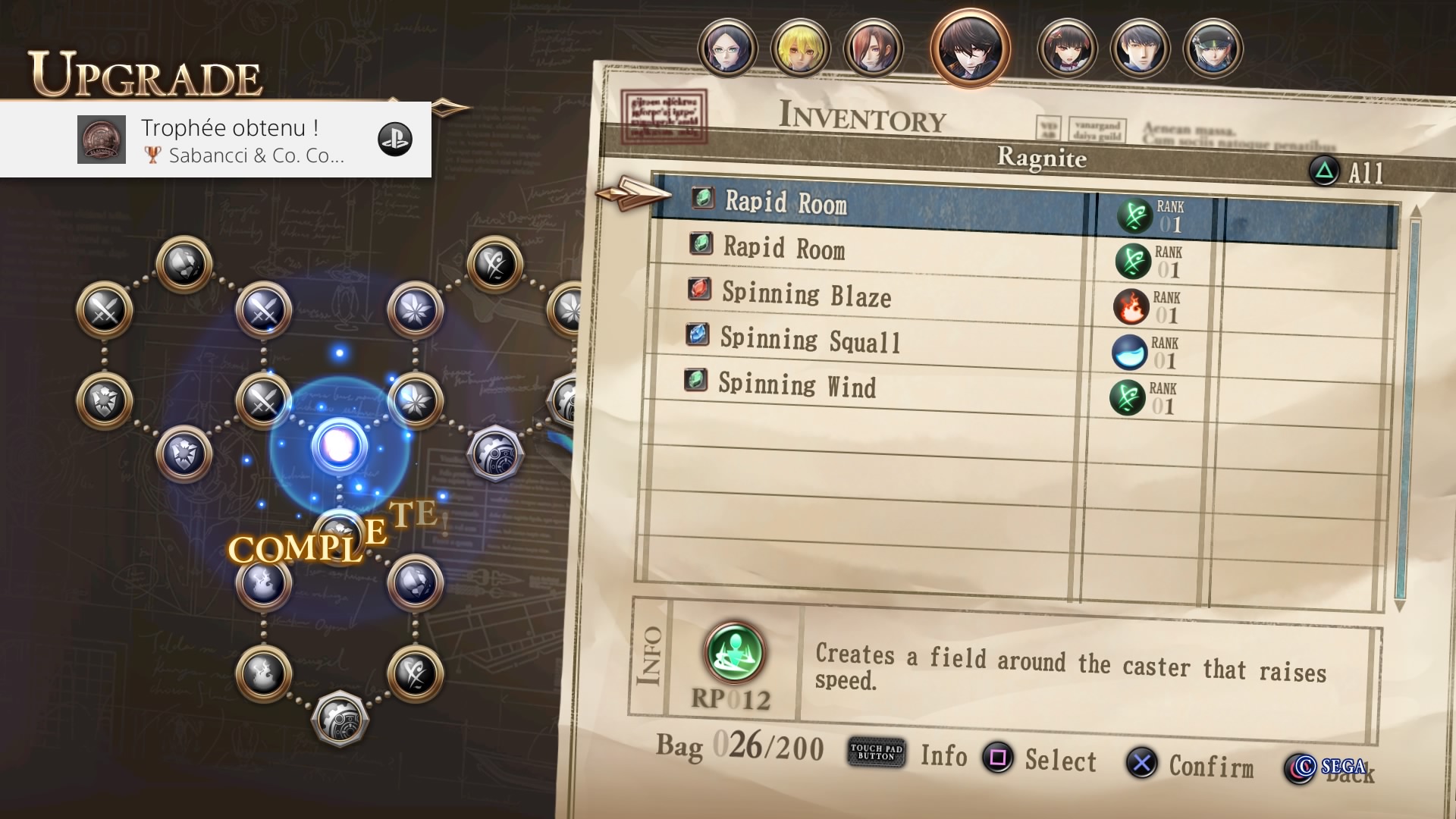Click the enlarged selected dark-haired hero portrait

[970, 49]
